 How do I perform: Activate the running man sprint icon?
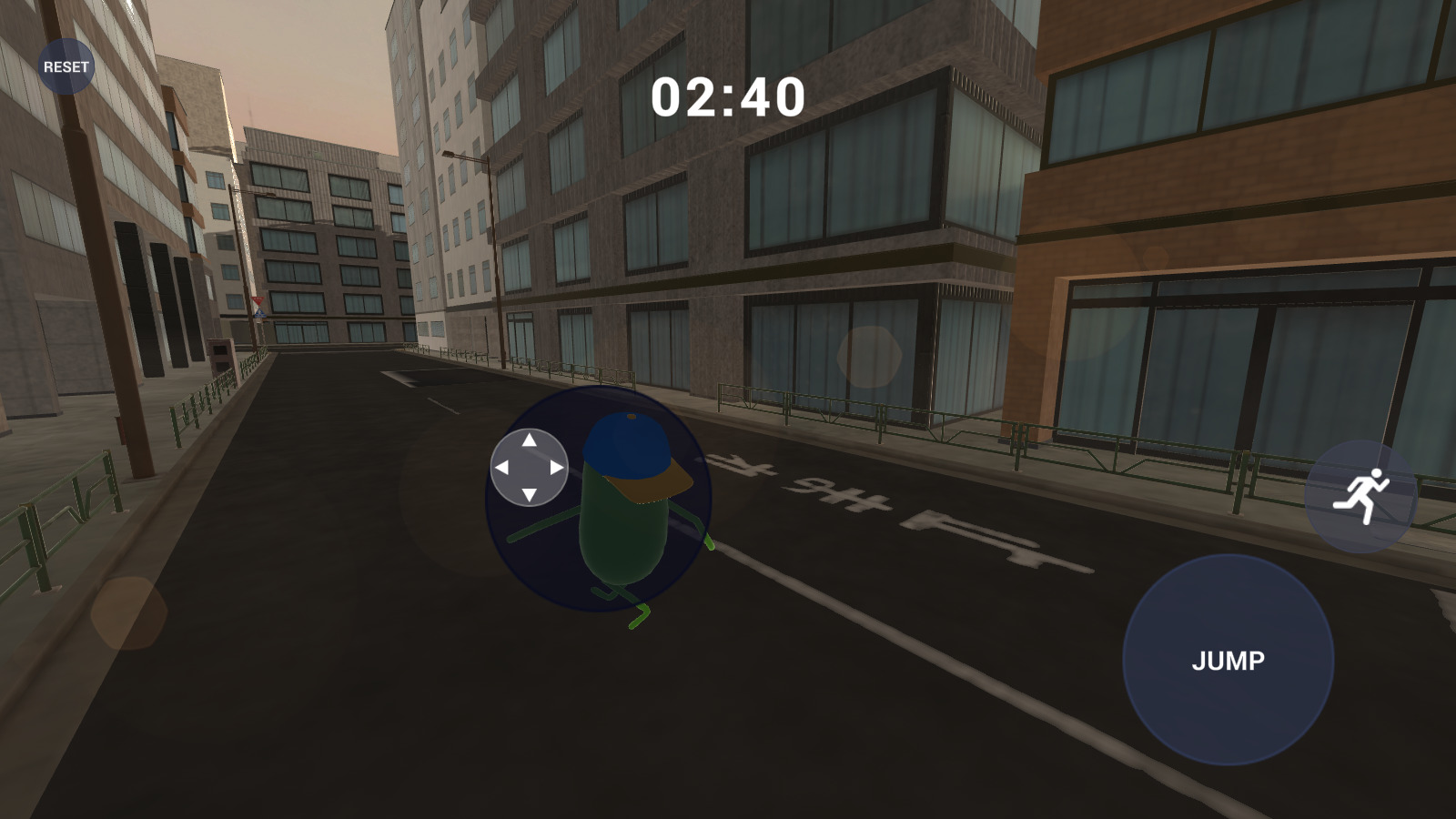coord(1360,496)
